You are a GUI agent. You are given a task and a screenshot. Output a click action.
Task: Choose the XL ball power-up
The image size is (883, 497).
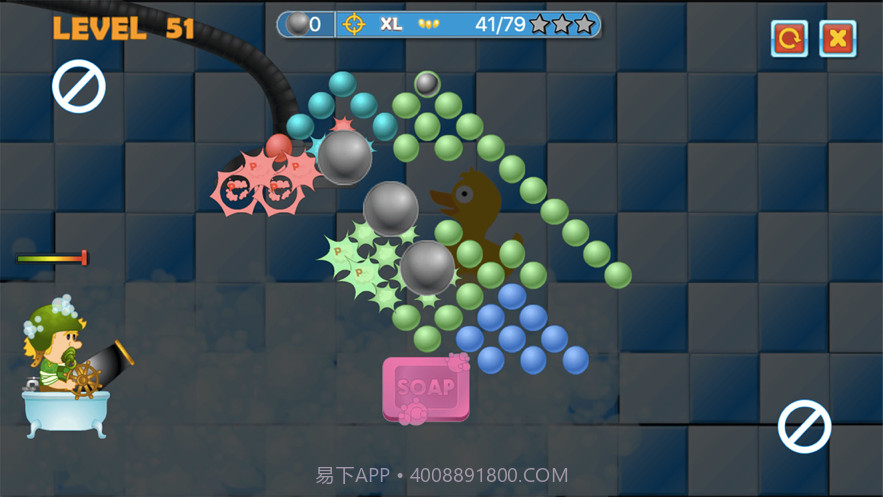391,24
